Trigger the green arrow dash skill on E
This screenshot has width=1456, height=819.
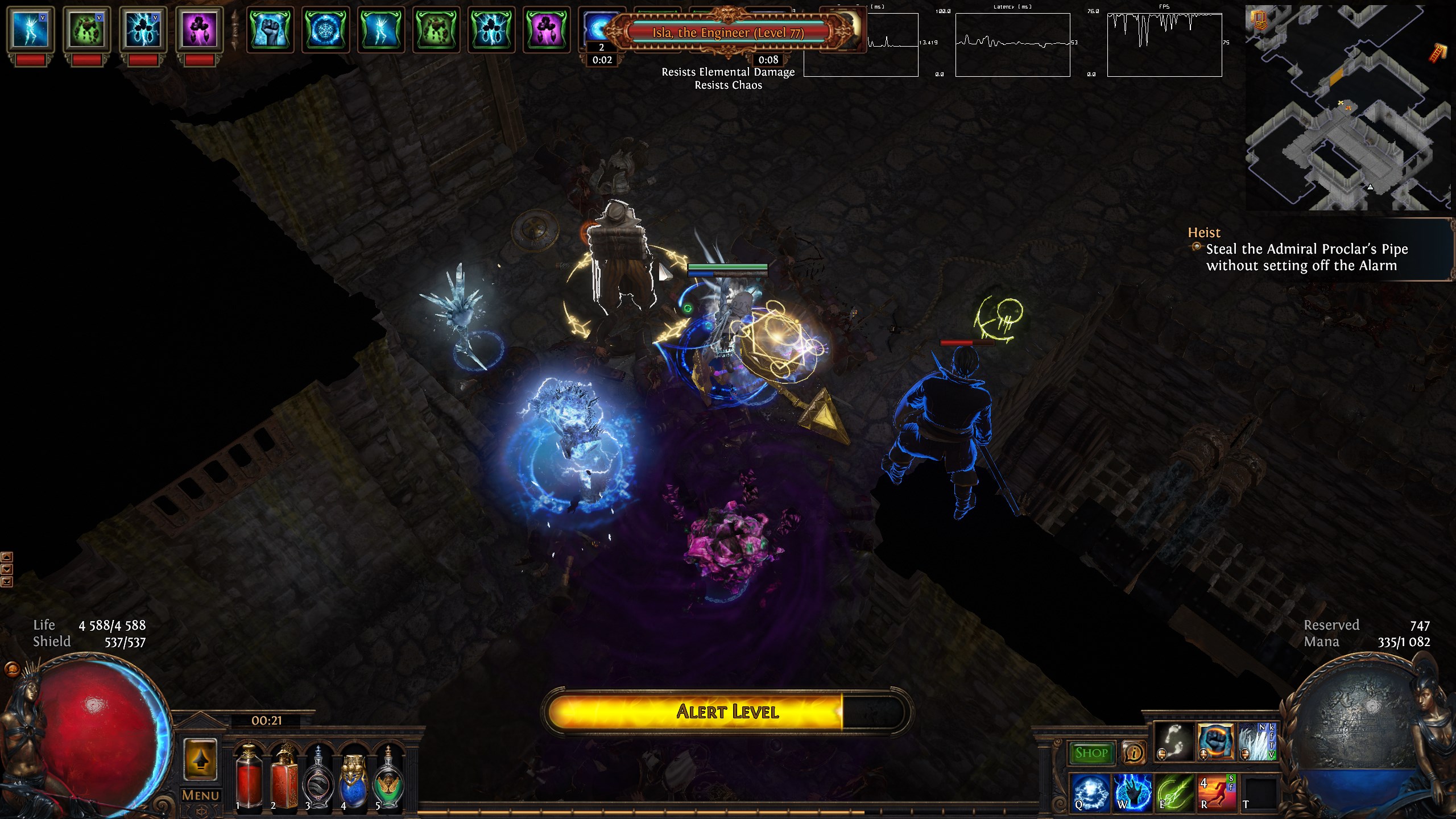(1174, 792)
